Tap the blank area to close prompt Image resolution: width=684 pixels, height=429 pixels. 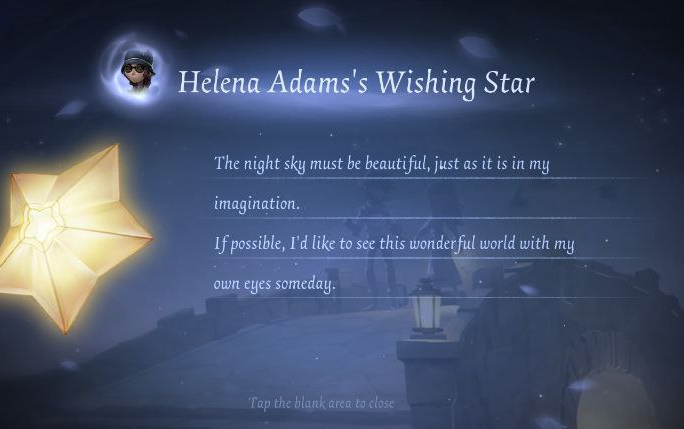(x=321, y=403)
